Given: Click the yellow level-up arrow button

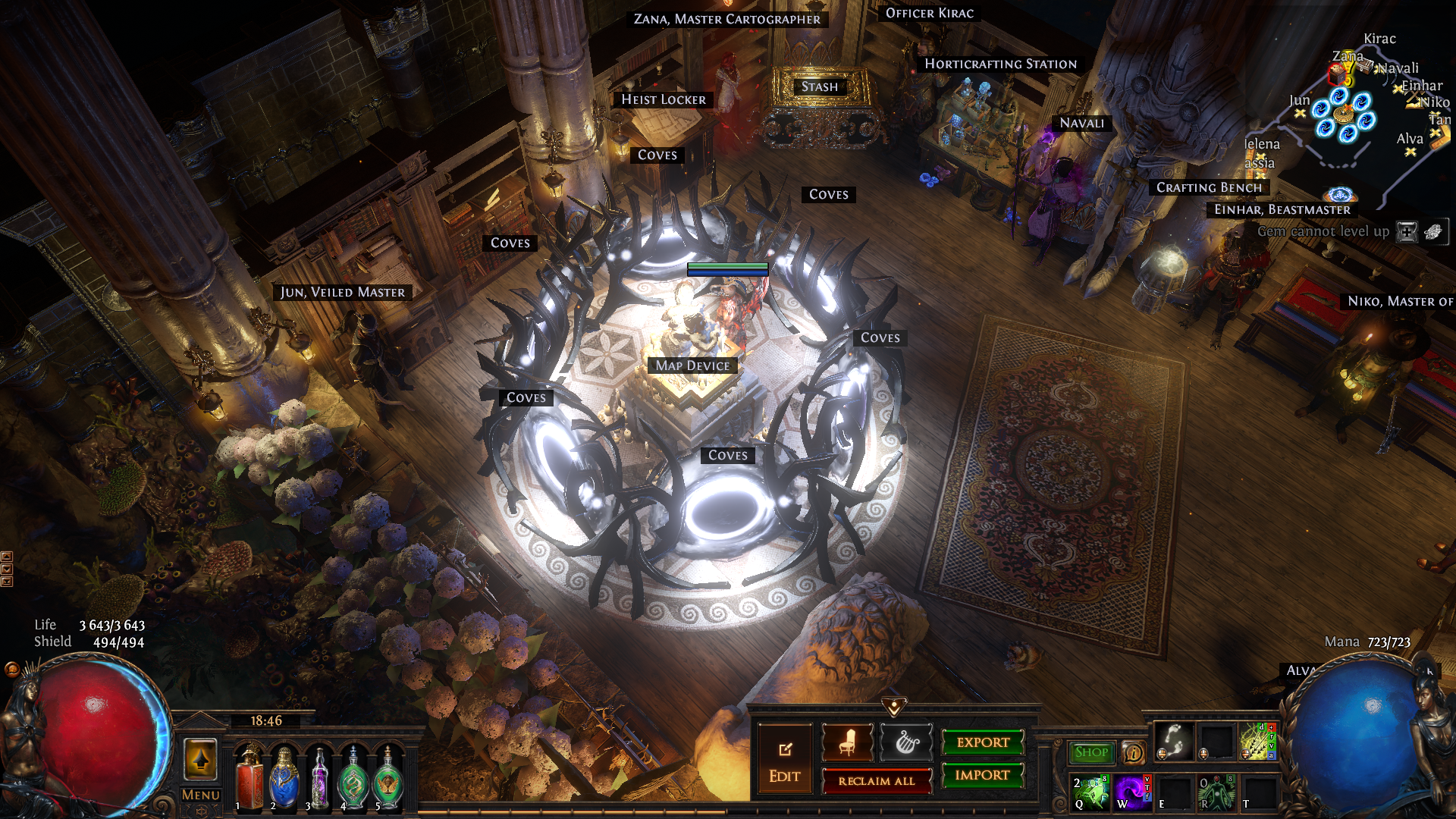Looking at the screenshot, I should 201,759.
